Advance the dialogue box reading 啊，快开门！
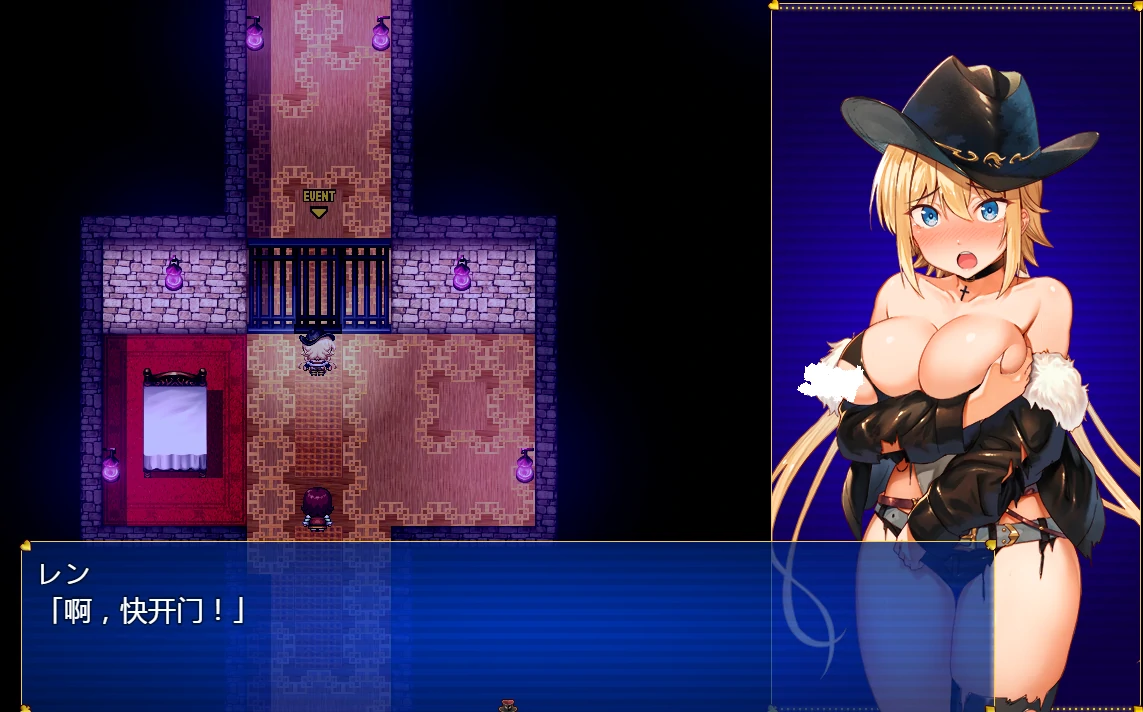1143x712 pixels. 400,625
